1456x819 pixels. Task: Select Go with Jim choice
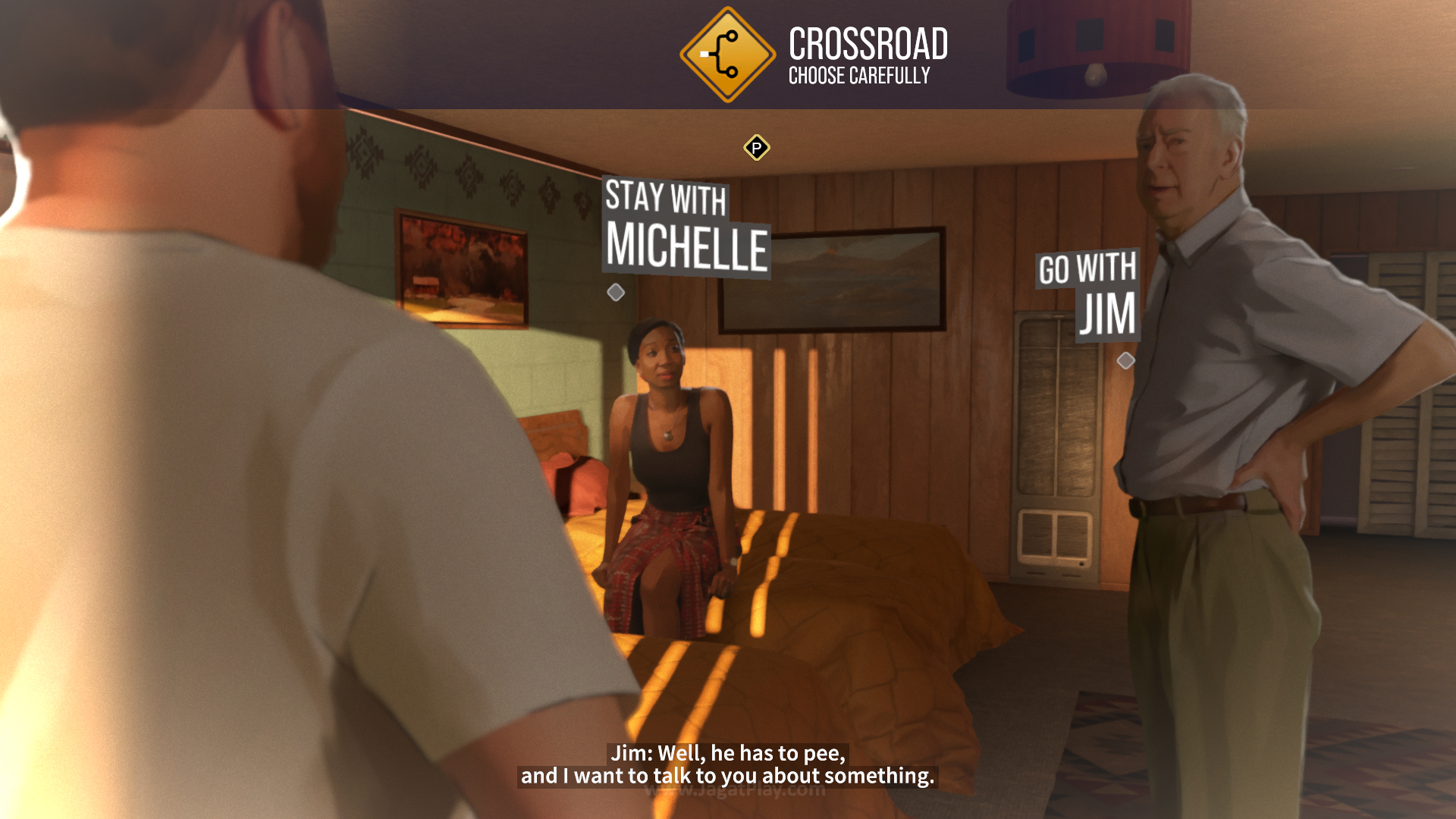1089,294
